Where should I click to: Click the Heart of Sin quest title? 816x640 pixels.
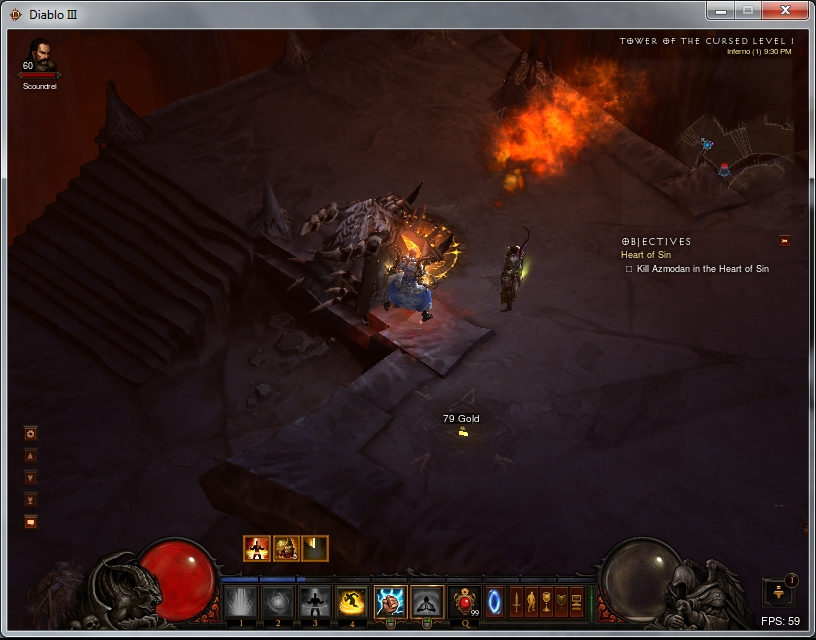tap(645, 255)
